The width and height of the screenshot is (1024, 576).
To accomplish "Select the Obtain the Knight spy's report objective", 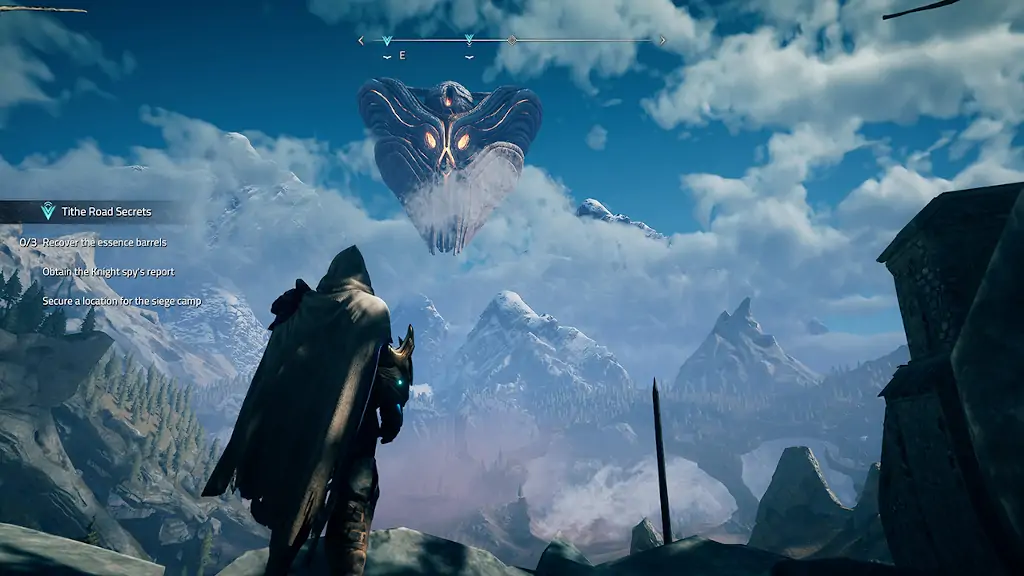I will pyautogui.click(x=108, y=272).
